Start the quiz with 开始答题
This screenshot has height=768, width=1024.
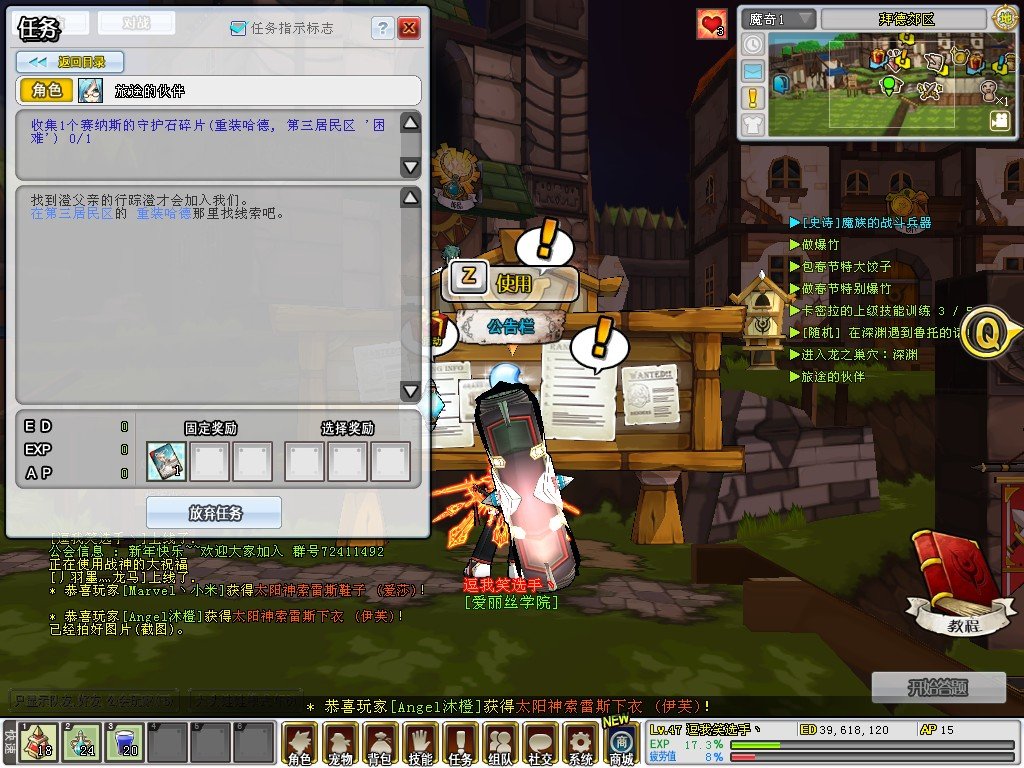coord(939,687)
